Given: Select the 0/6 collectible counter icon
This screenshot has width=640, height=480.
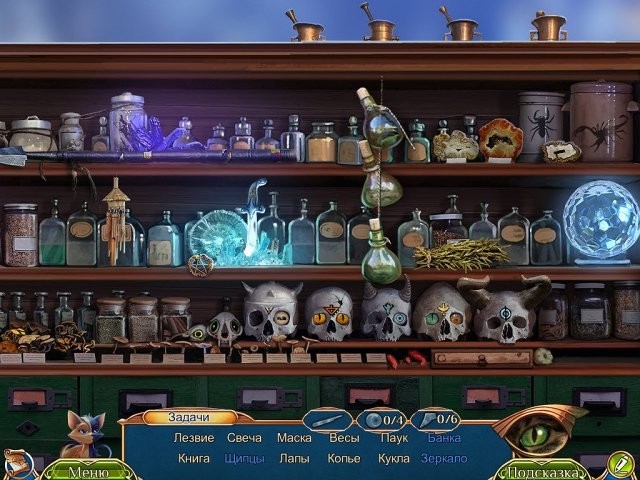Looking at the screenshot, I should point(436,420).
